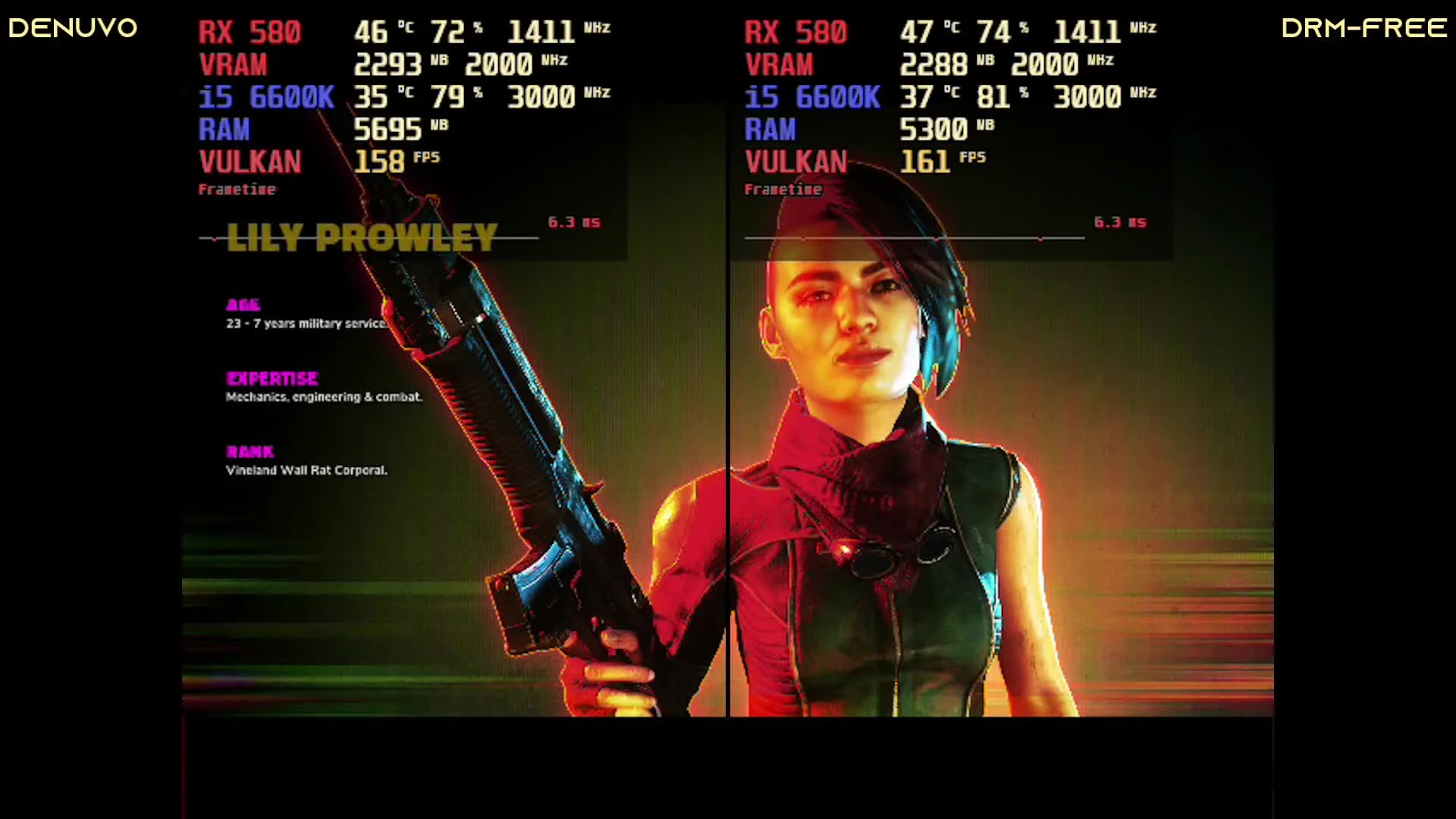Viewport: 1456px width, 819px height.
Task: Click the VULKAN API label on left overlay
Action: click(x=250, y=162)
